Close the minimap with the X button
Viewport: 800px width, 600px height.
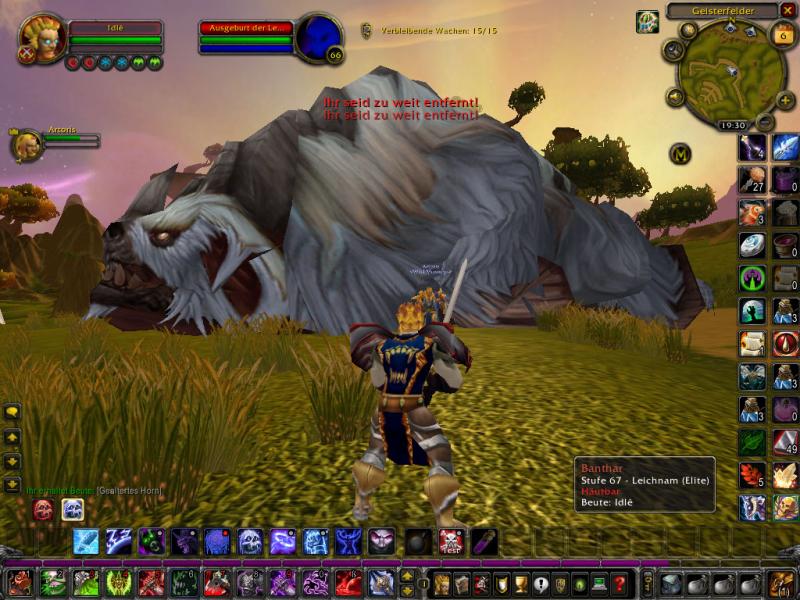(788, 11)
